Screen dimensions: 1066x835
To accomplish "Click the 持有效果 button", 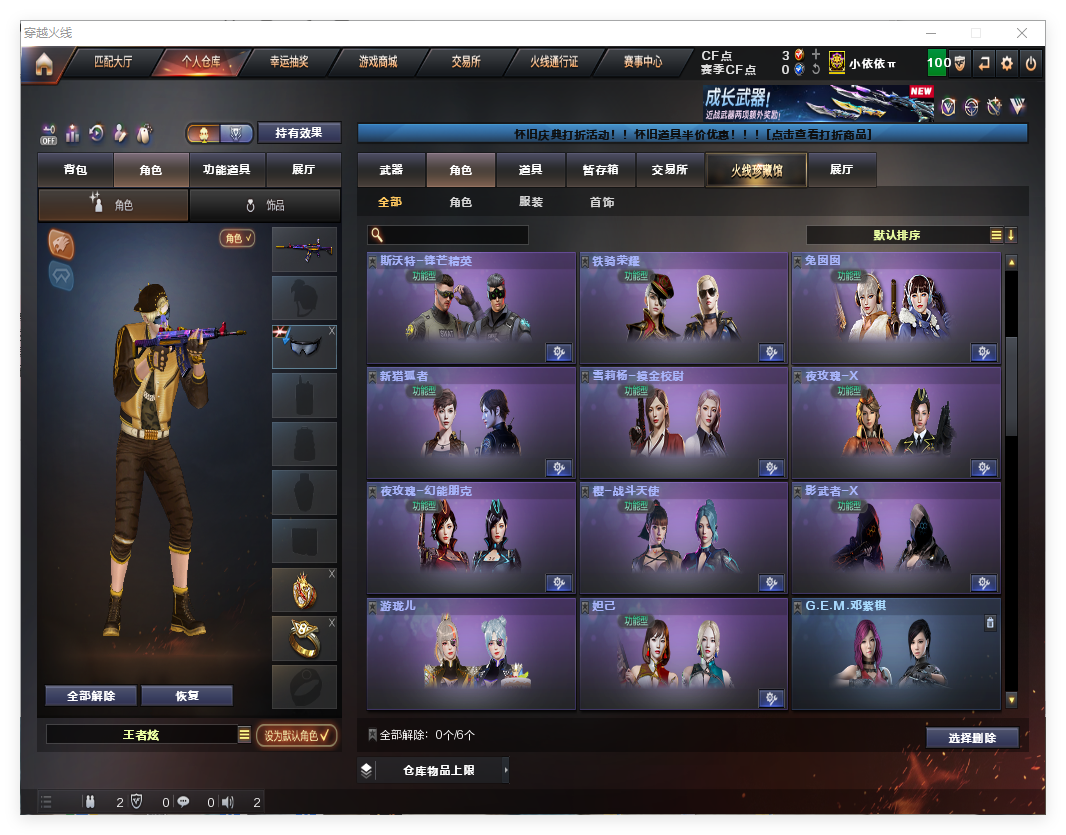I will click(x=300, y=133).
